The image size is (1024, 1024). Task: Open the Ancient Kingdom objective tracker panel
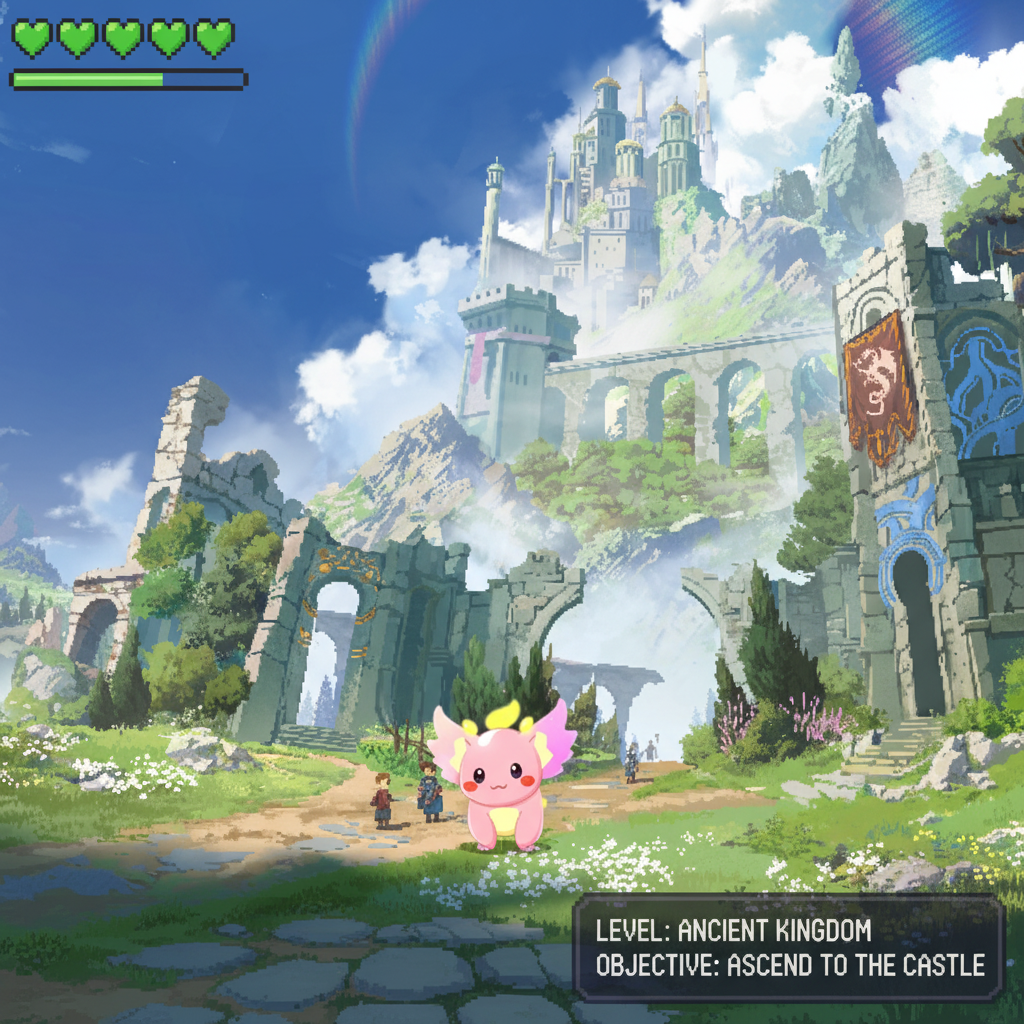pyautogui.click(x=789, y=947)
